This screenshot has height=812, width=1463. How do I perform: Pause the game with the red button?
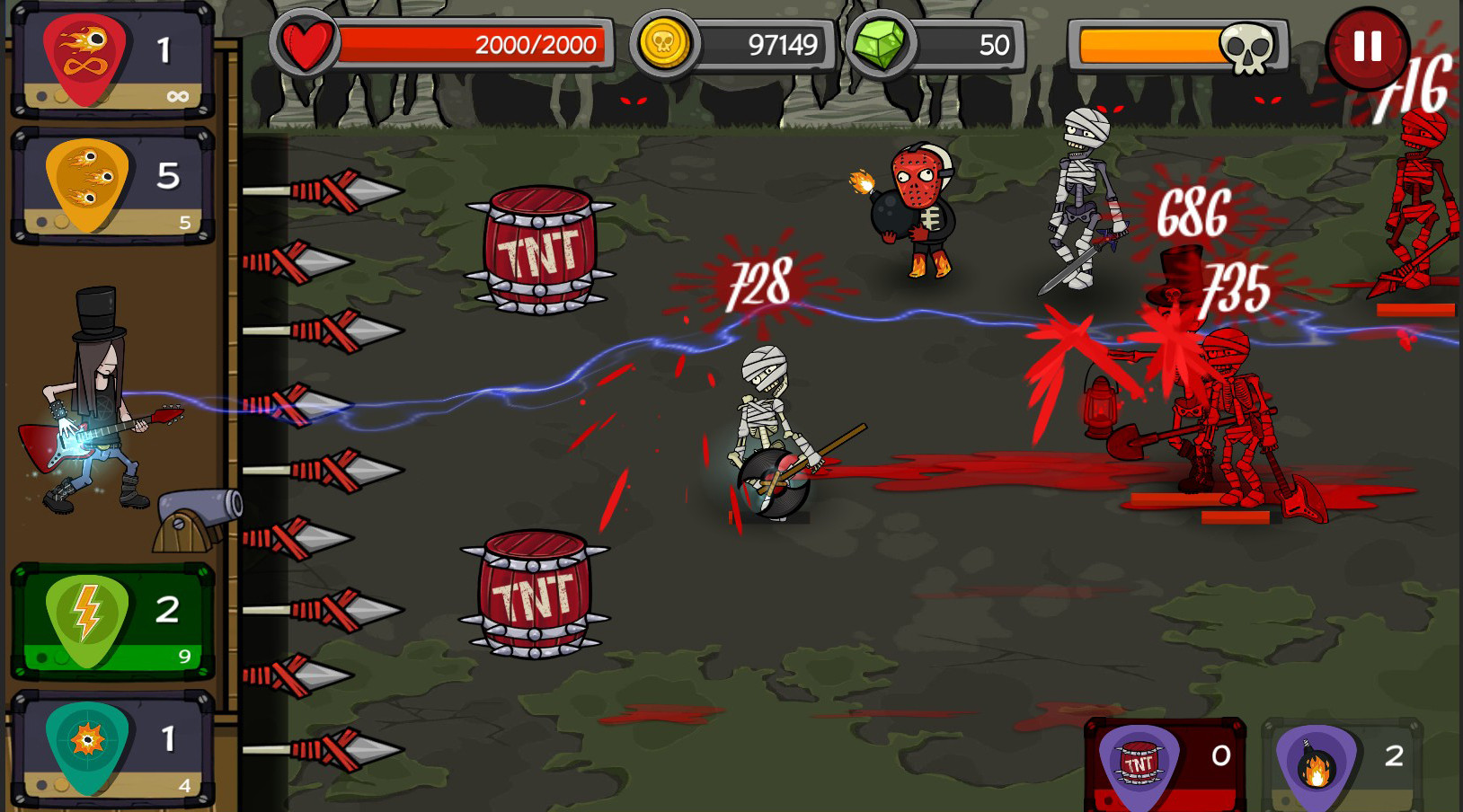pos(1366,47)
